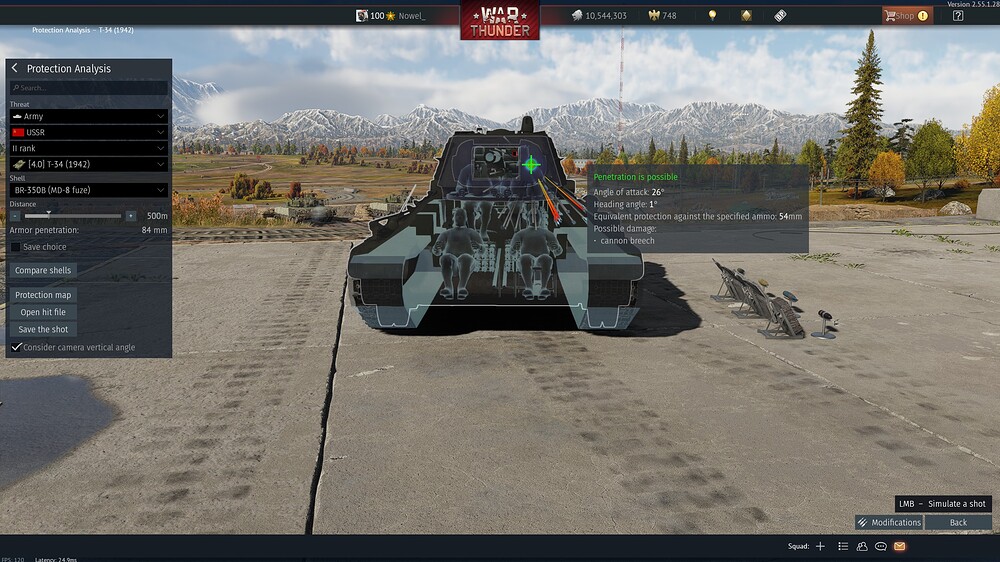Viewport: 1000px width, 562px height.
Task: Click Save the shot
Action: click(43, 329)
